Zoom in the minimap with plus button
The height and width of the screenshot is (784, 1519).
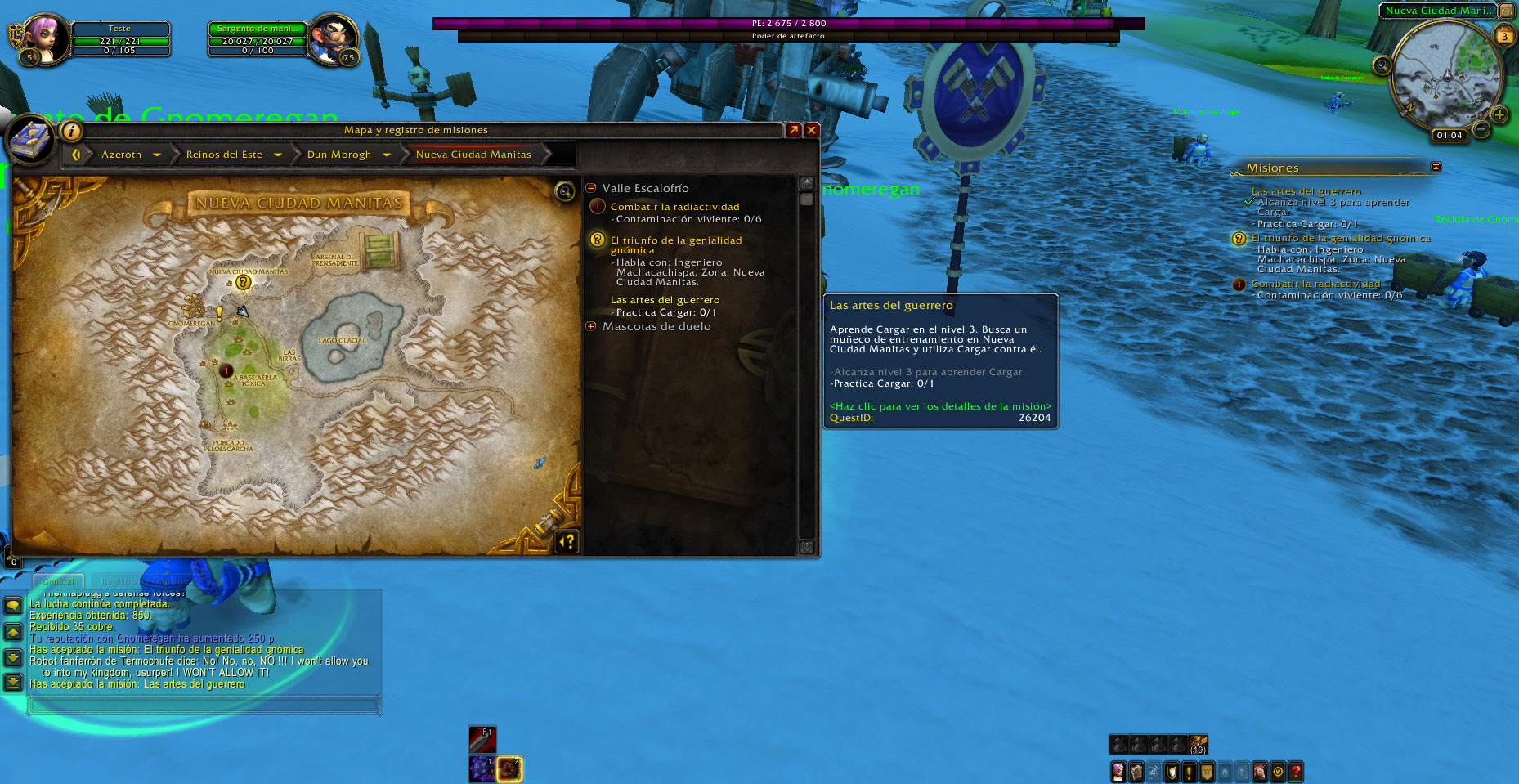click(x=1499, y=114)
